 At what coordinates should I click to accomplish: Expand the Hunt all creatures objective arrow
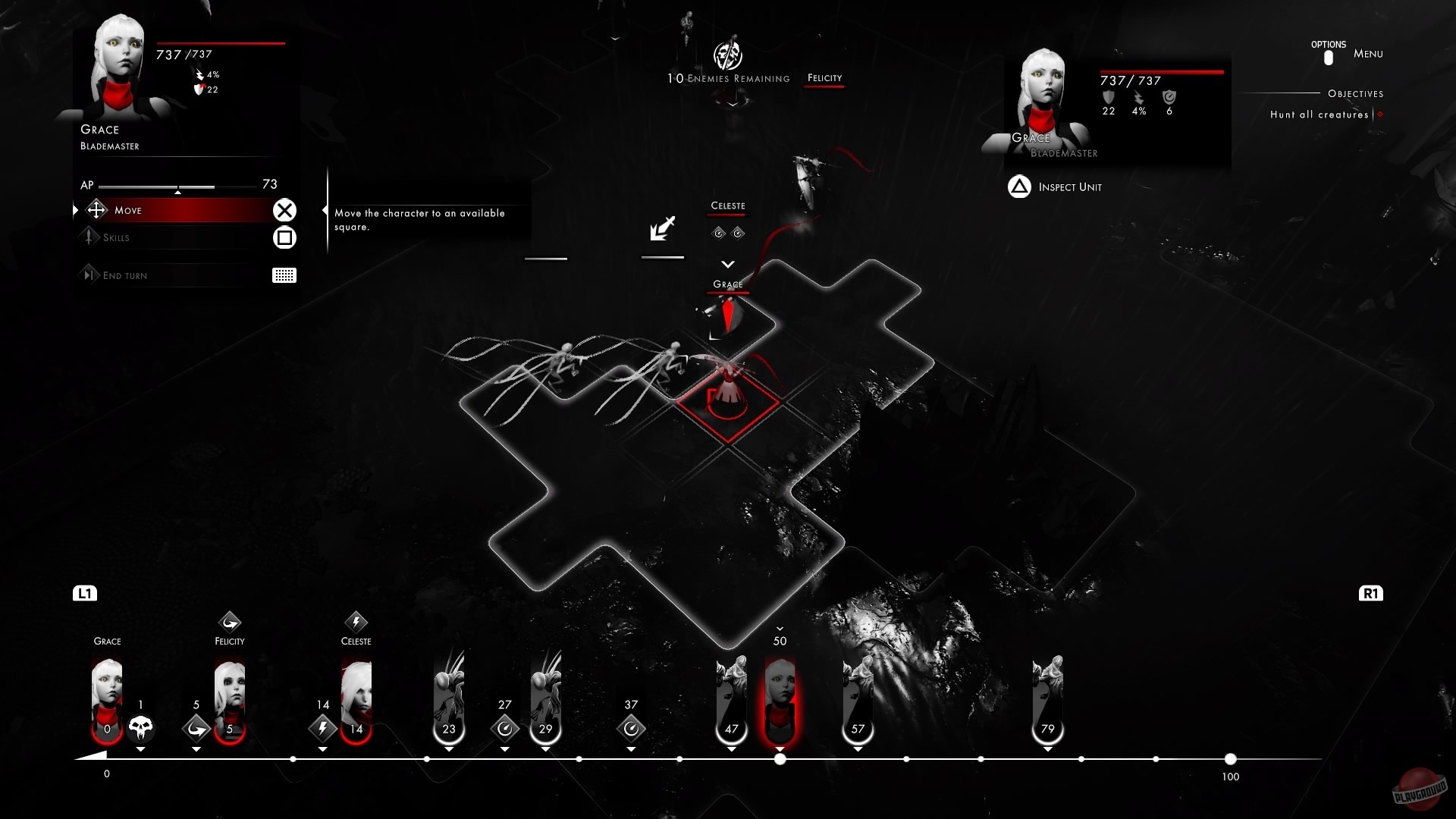click(x=1379, y=114)
